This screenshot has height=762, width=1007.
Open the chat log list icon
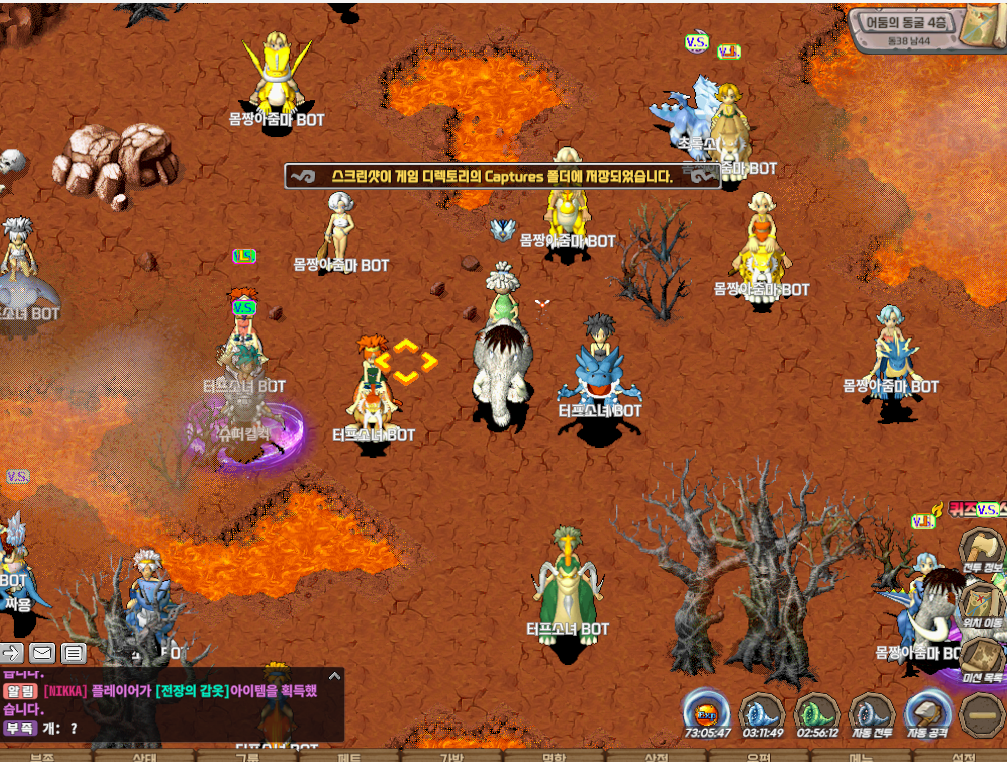73,653
